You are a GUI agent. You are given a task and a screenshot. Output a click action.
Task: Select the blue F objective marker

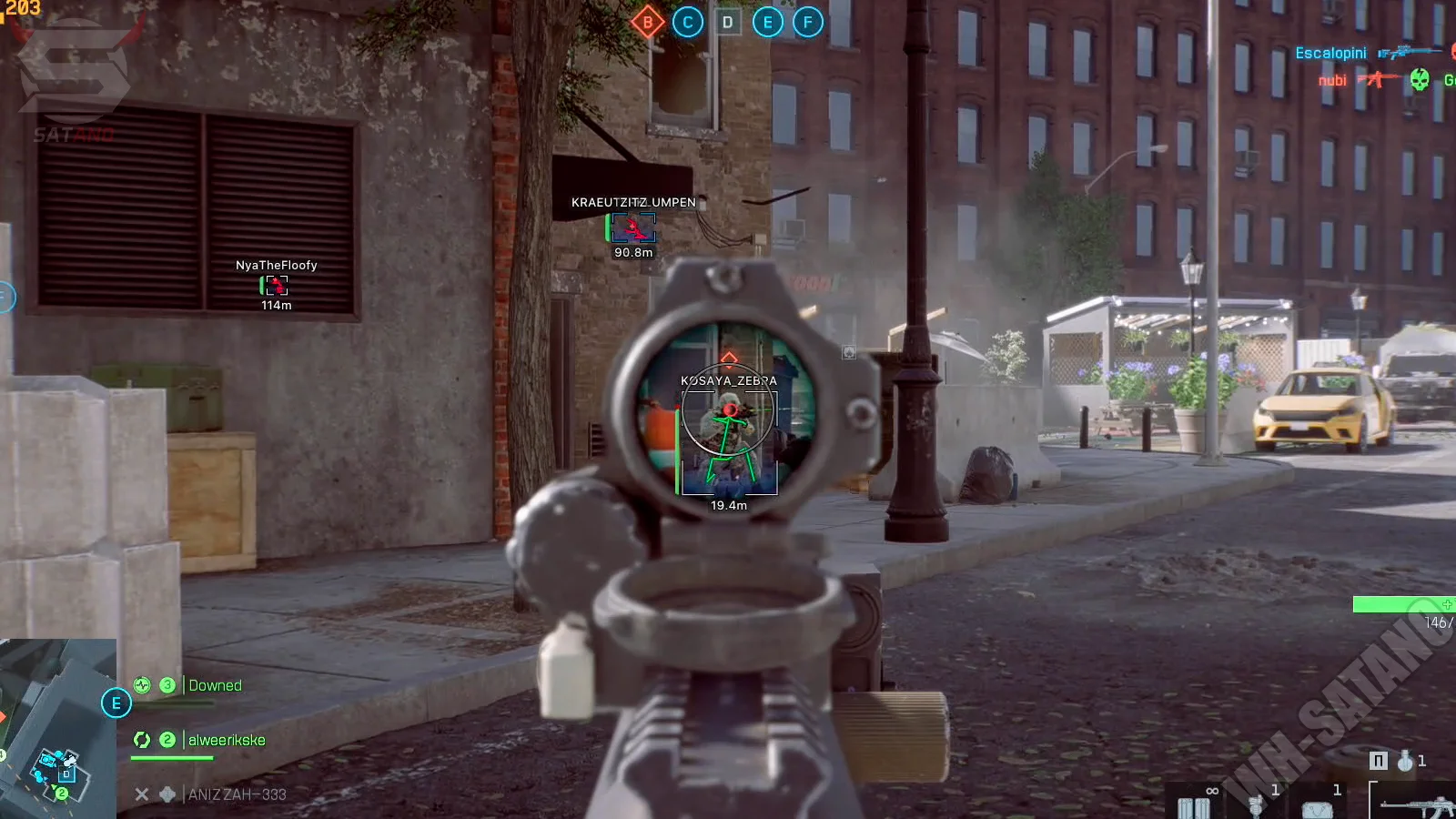coord(807,23)
